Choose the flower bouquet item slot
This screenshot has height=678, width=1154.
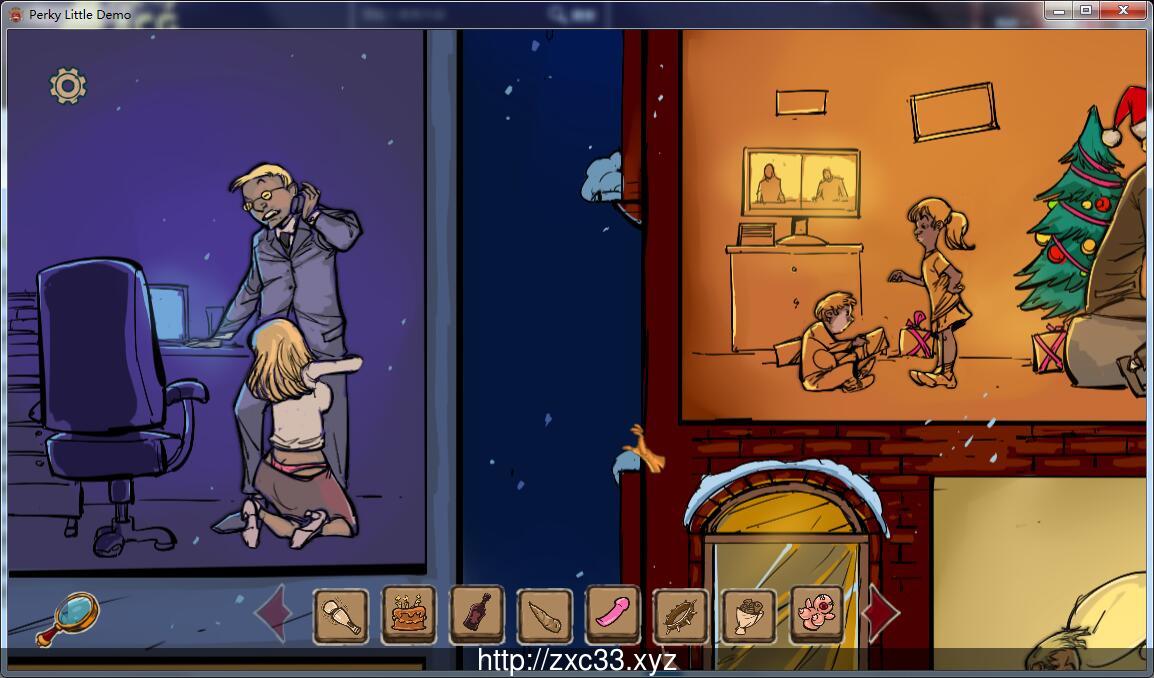pyautogui.click(x=749, y=614)
